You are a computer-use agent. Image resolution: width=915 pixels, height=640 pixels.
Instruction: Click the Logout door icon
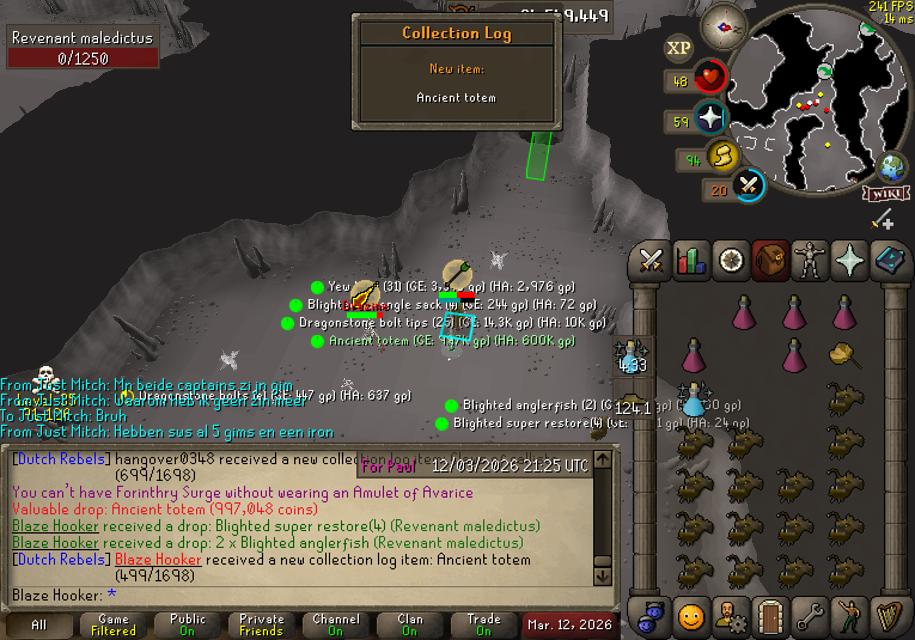point(770,616)
